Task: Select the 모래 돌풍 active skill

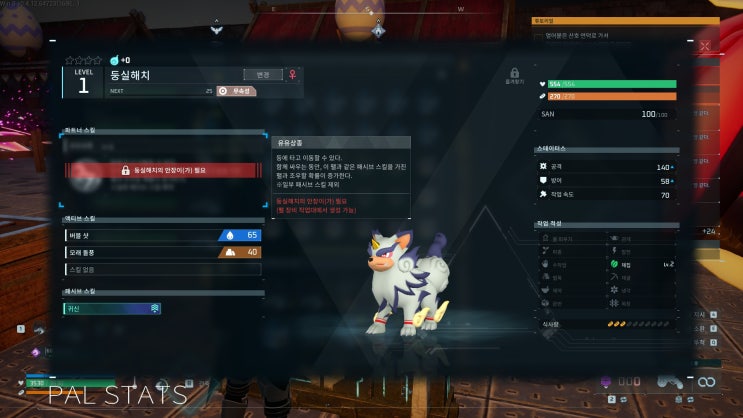Action: click(162, 252)
